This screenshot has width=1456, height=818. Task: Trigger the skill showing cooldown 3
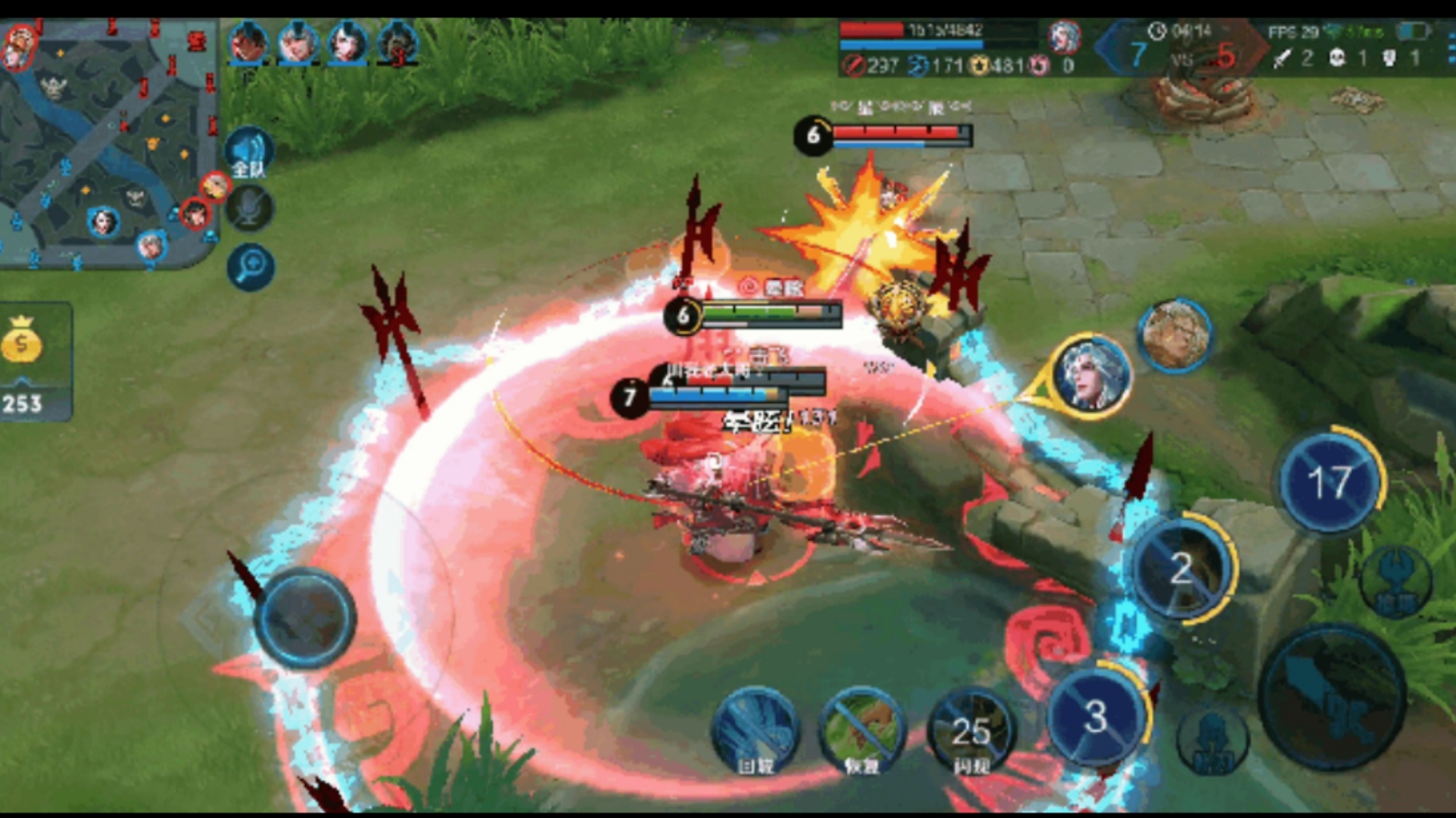point(1096,716)
